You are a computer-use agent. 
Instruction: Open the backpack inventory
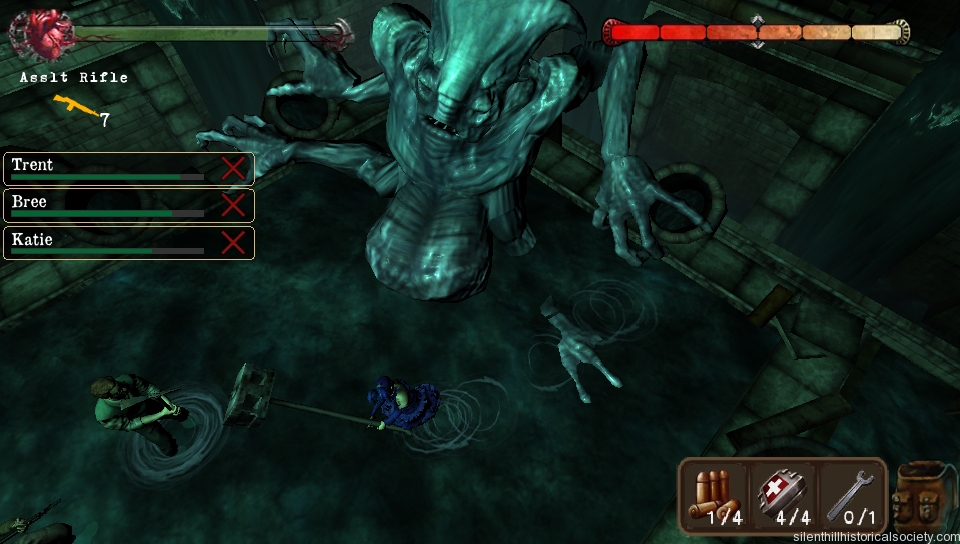(x=921, y=497)
